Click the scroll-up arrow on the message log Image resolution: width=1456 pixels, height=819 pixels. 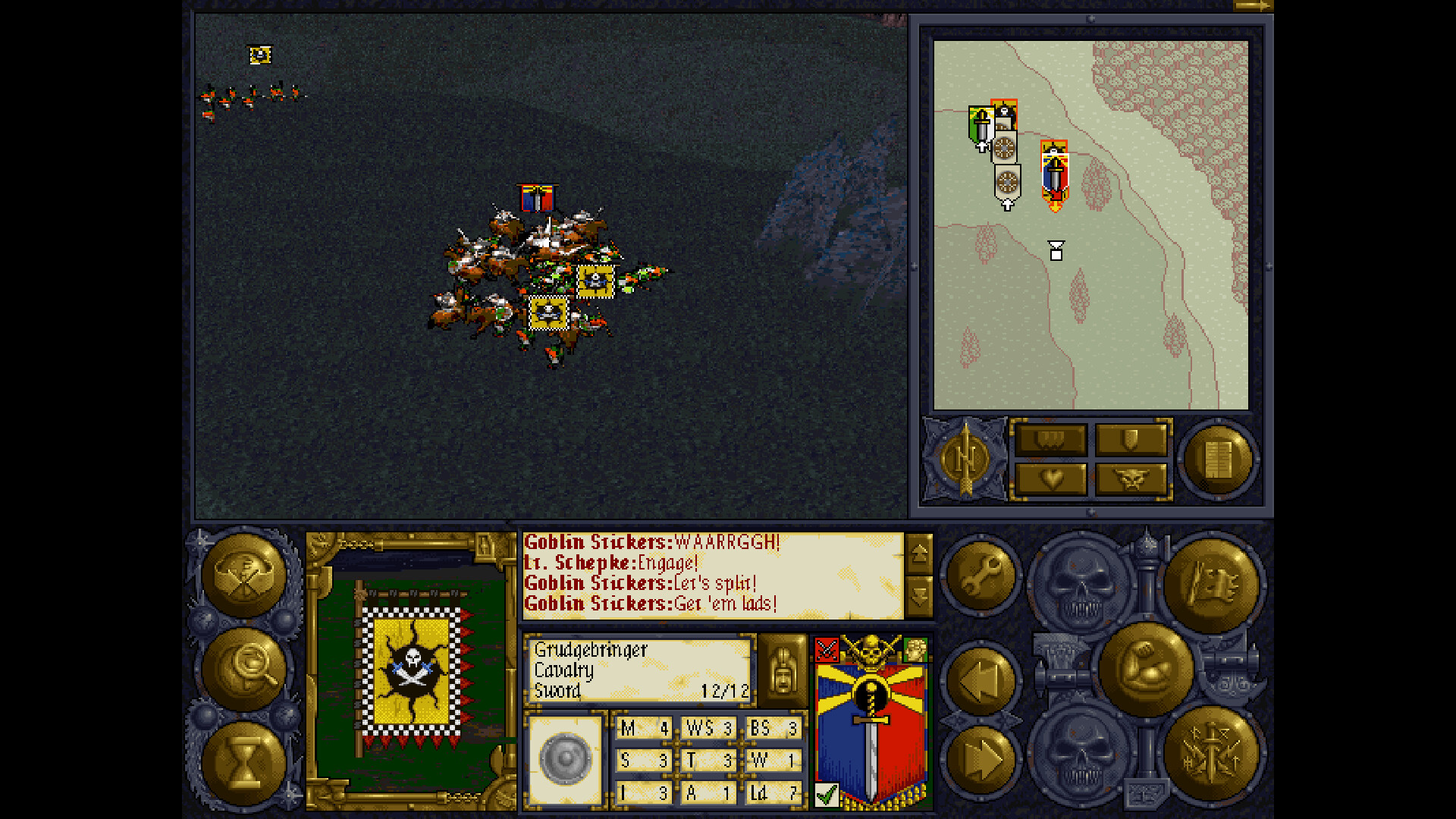(x=920, y=555)
